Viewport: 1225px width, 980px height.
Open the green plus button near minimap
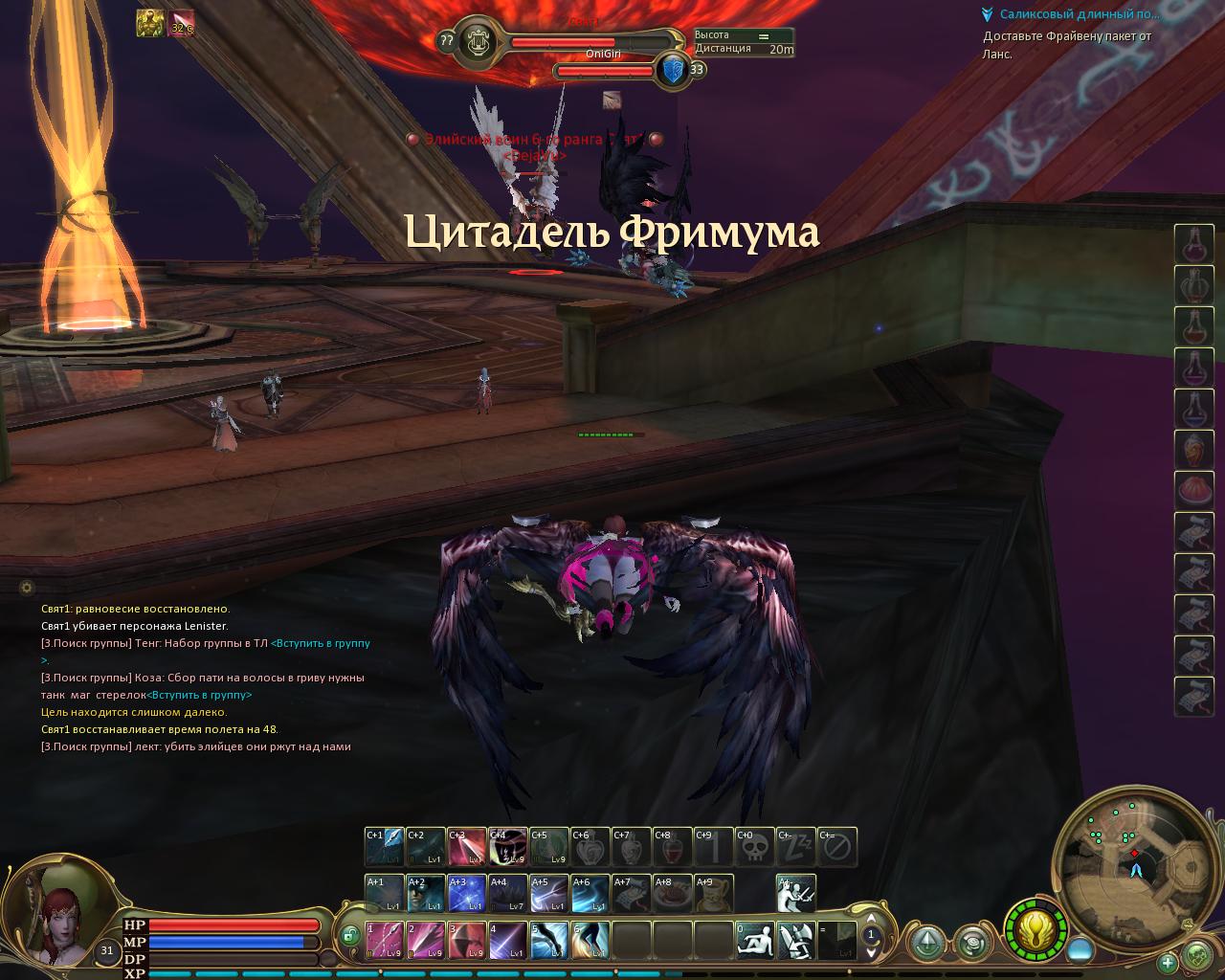(x=1168, y=962)
